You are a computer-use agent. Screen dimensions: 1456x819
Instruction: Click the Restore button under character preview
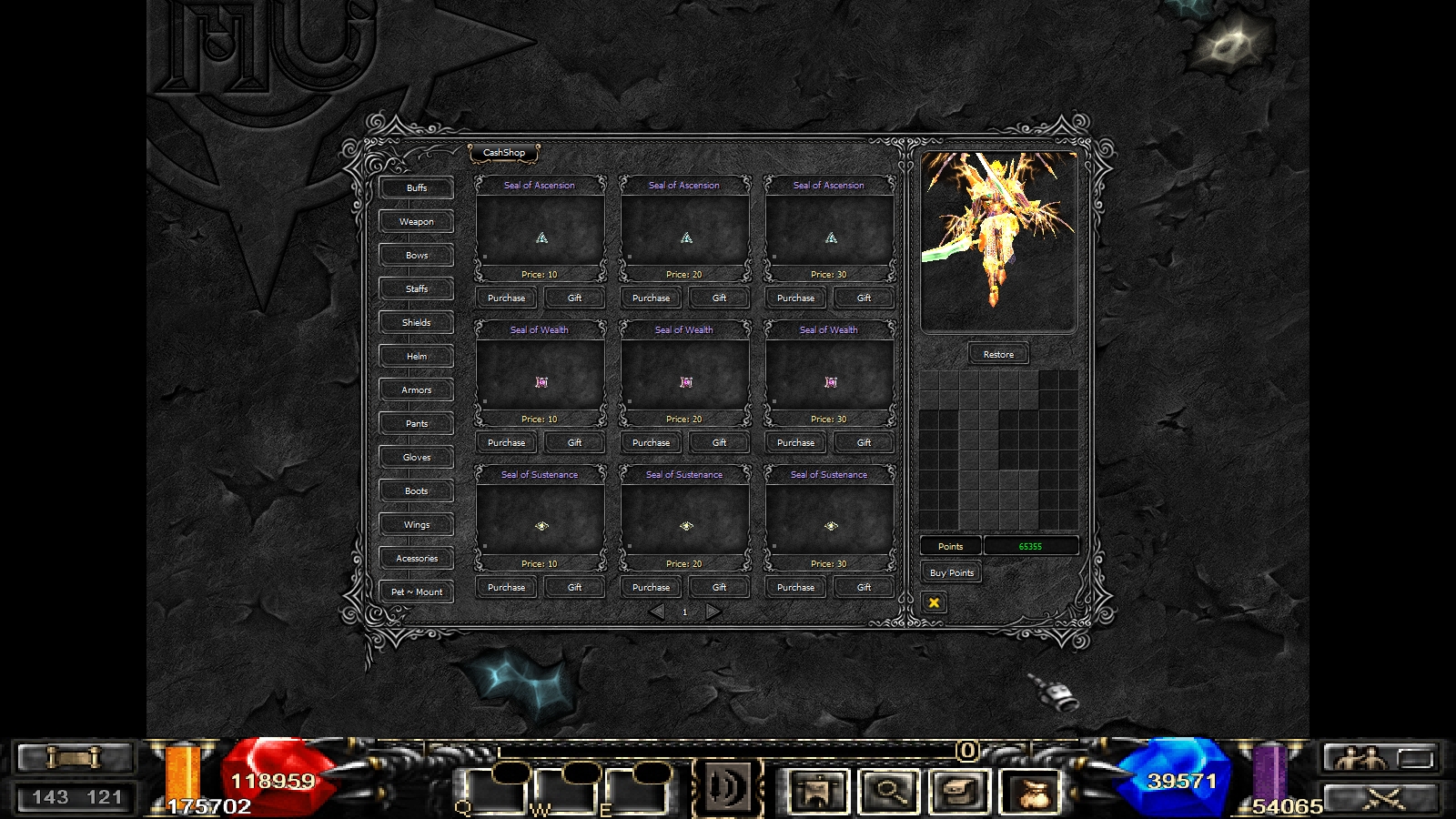pyautogui.click(x=998, y=355)
